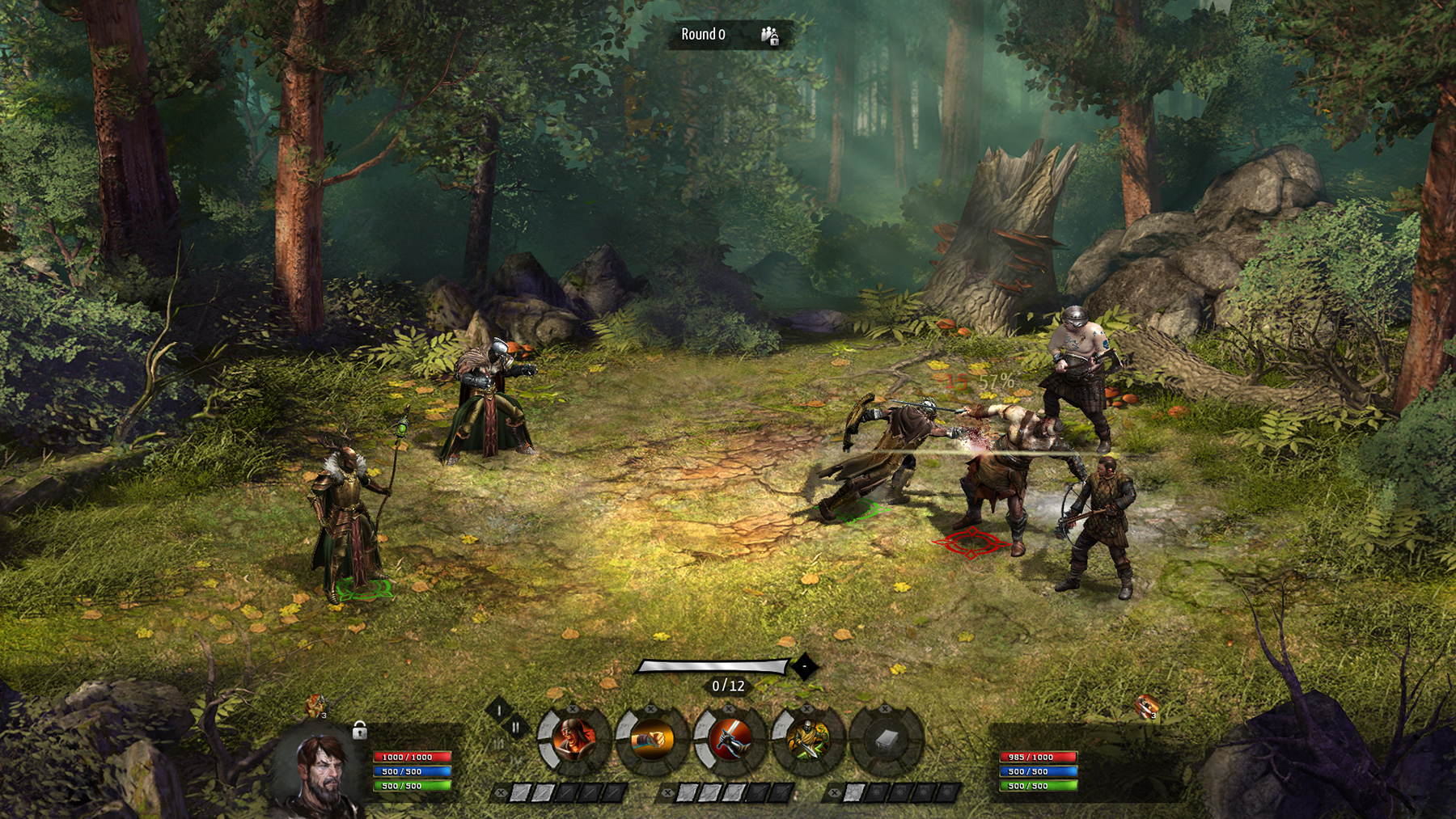Collapse the middle quickslot row via its X
Viewport: 1456px width, 819px height.
(669, 792)
